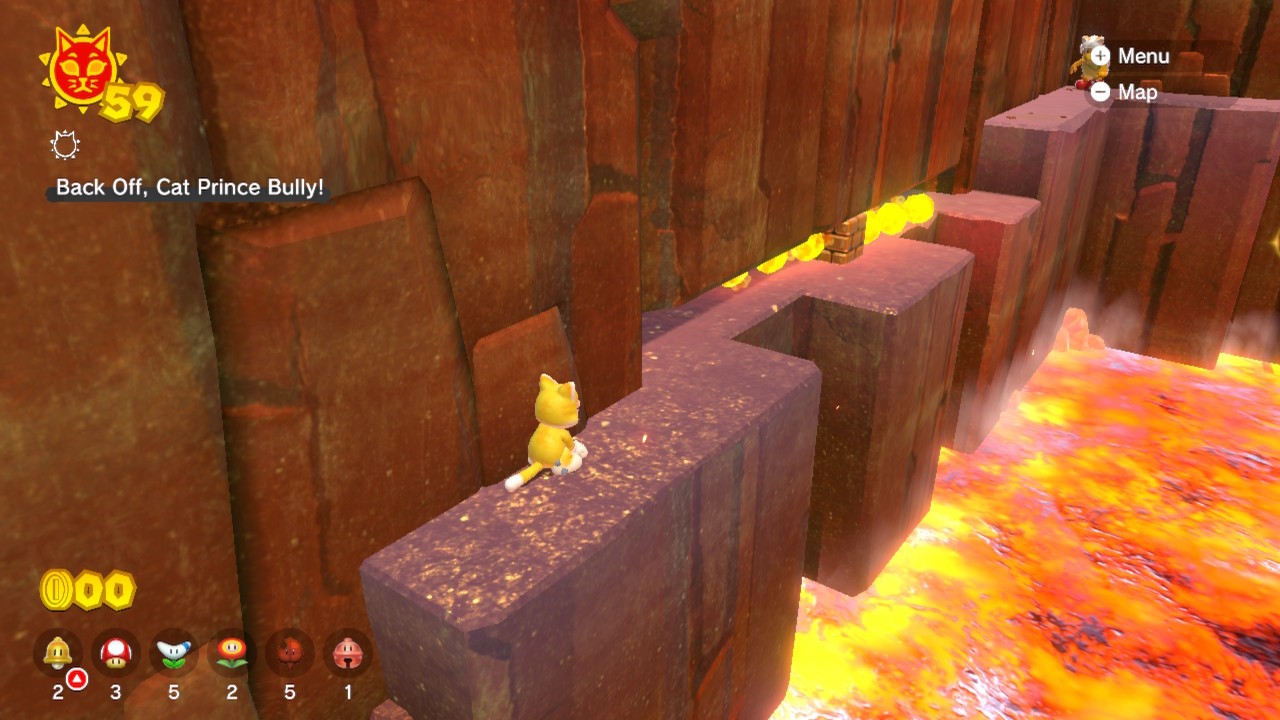
Task: Pick the Fire Flower power-up
Action: (232, 653)
